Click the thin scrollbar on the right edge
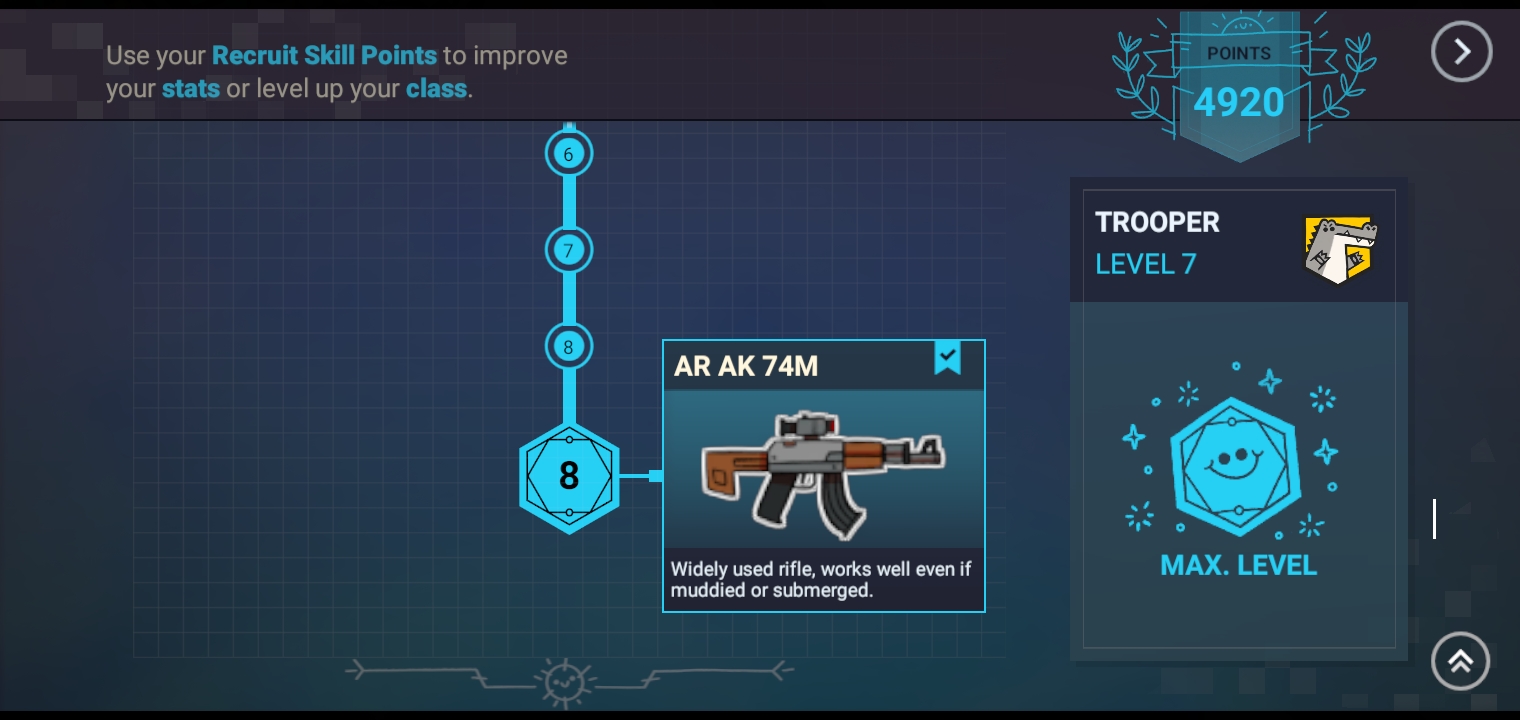This screenshot has height=720, width=1520. 1434,518
